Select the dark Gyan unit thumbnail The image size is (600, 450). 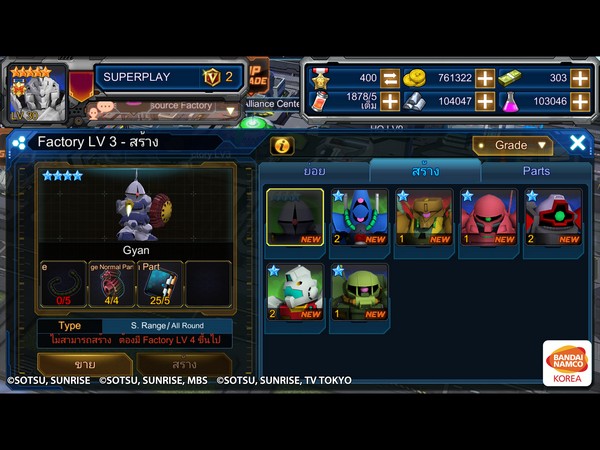point(295,218)
